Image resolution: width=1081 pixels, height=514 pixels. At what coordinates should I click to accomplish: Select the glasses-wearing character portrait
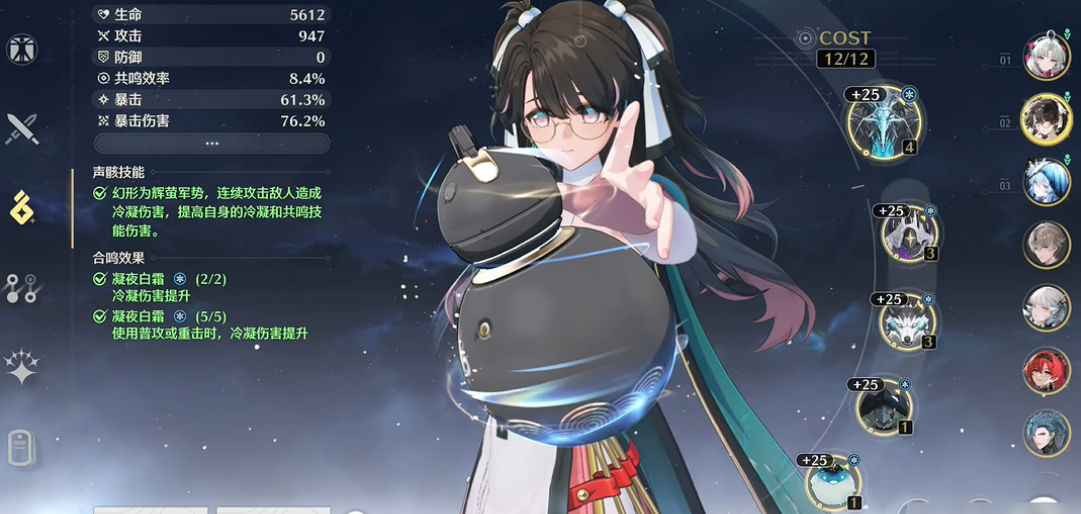coord(1046,119)
